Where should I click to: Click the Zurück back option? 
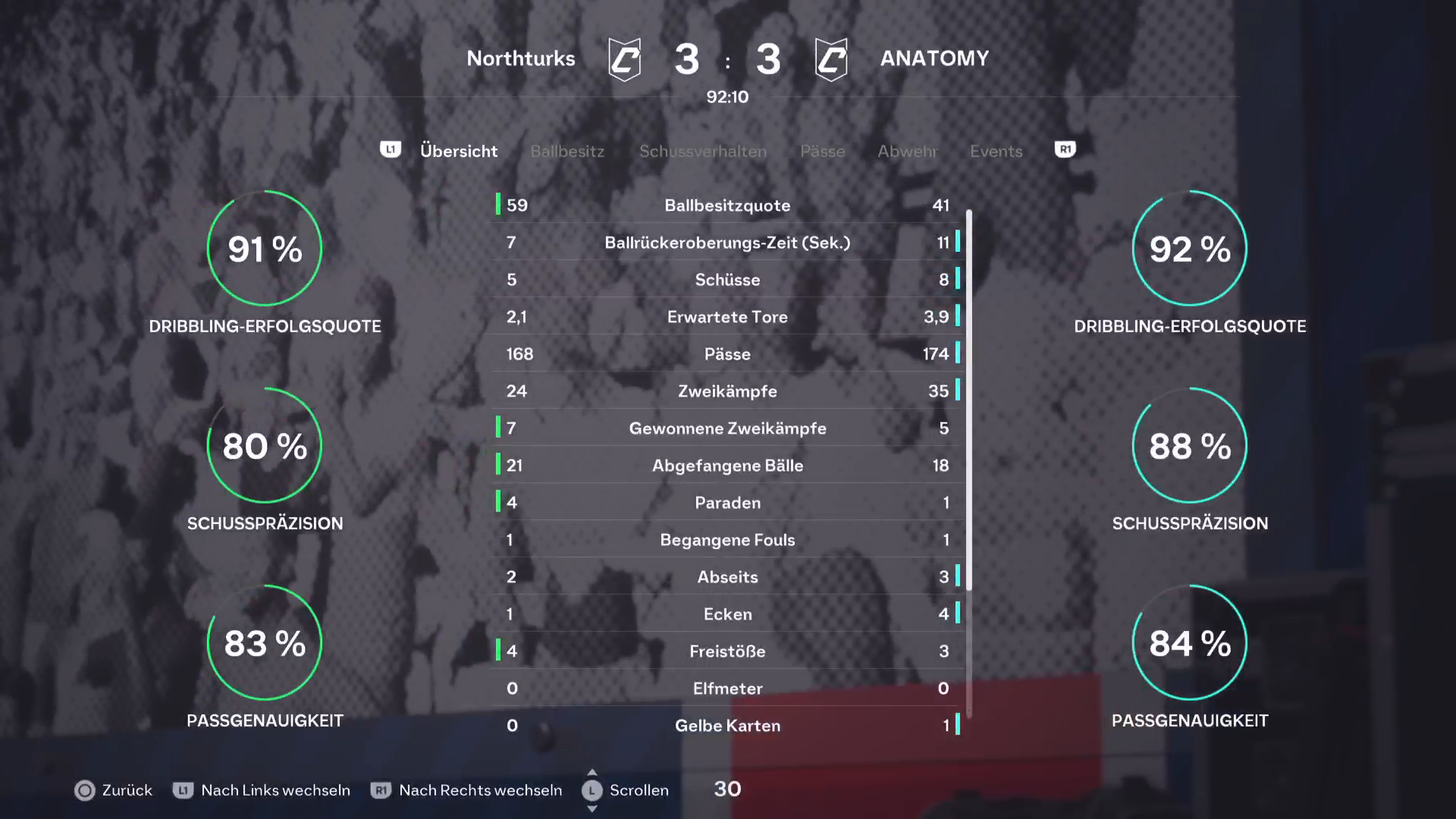point(114,790)
